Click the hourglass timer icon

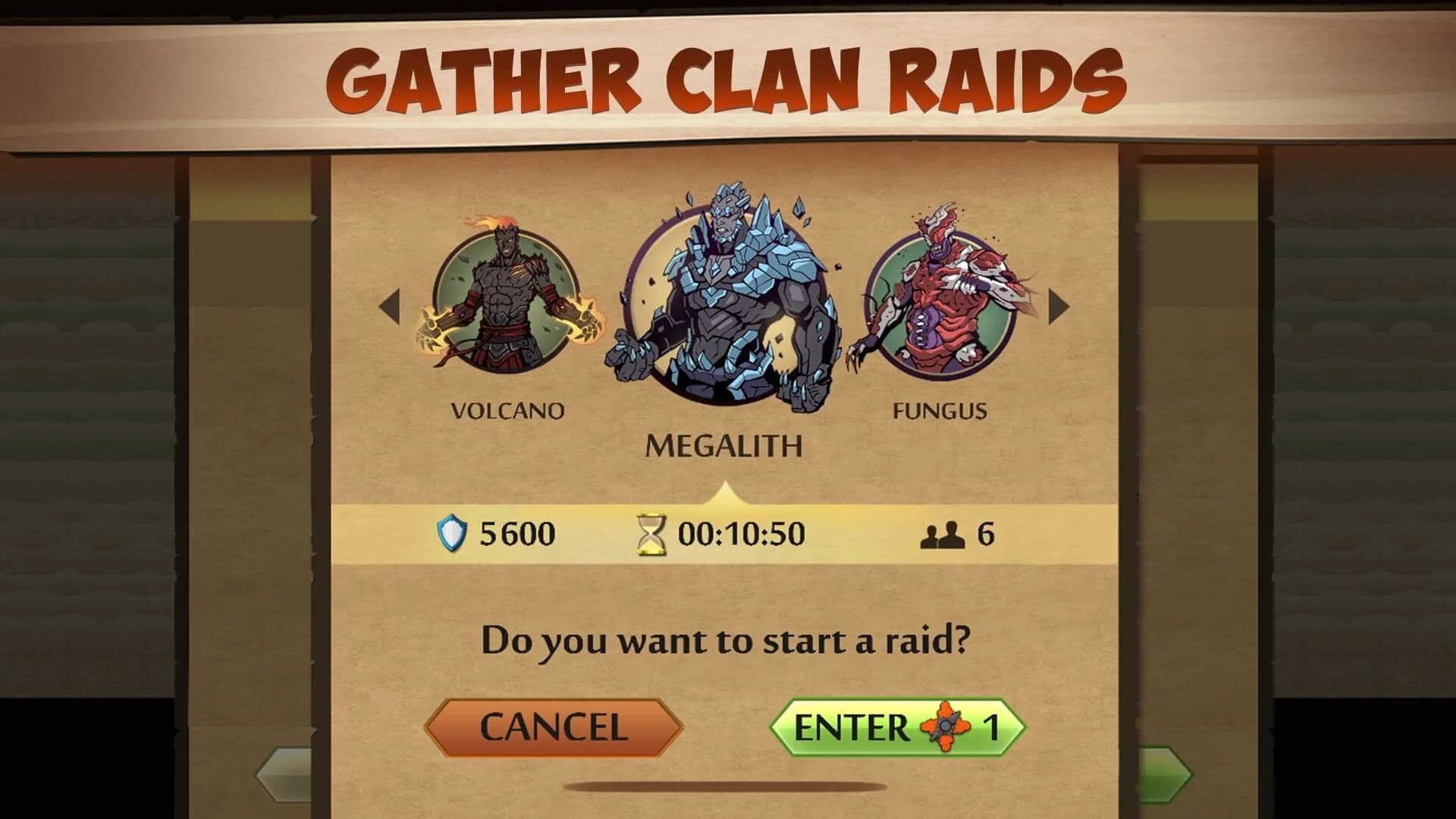coord(650,533)
